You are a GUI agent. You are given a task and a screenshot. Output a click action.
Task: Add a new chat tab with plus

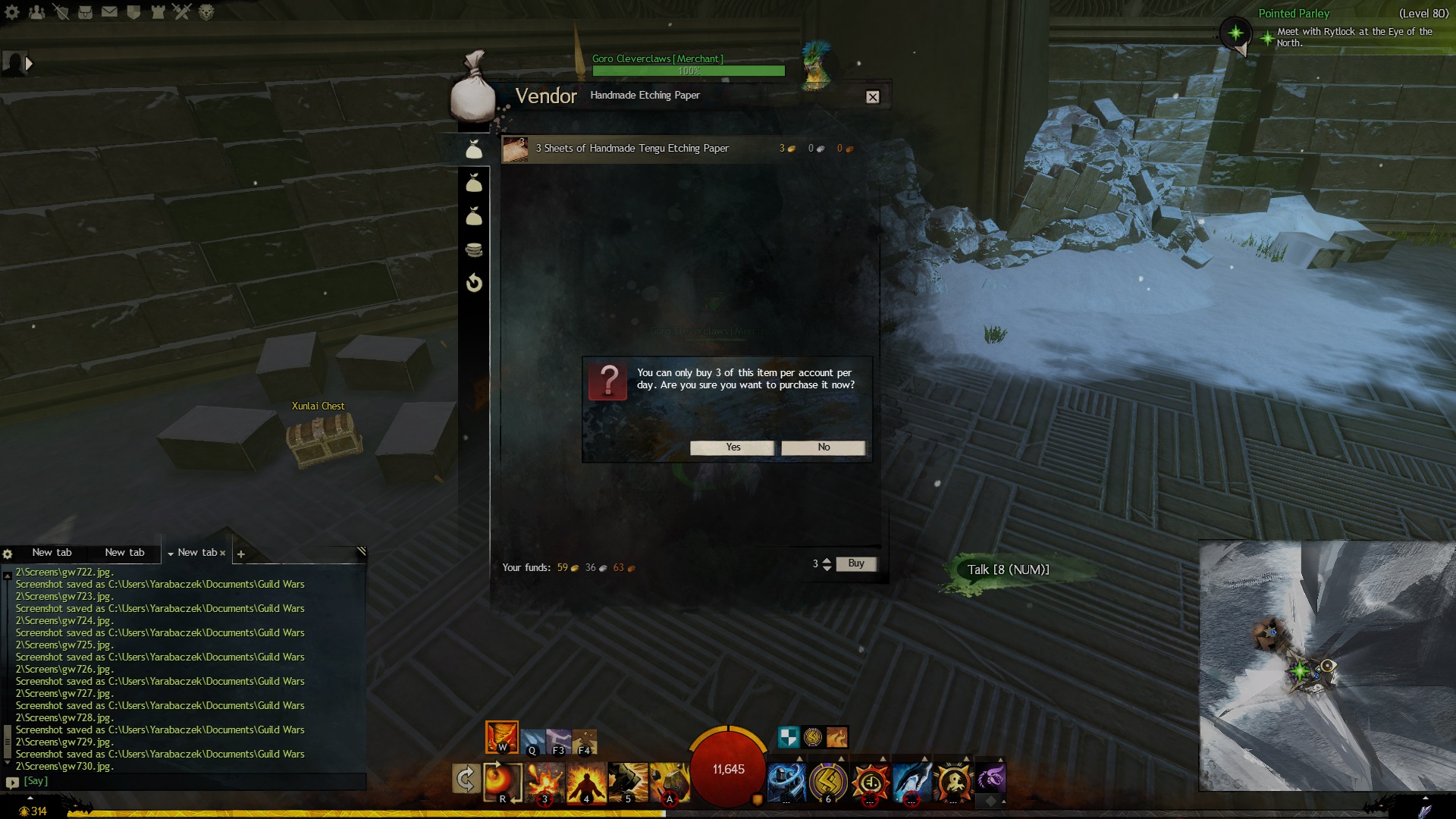coord(241,554)
